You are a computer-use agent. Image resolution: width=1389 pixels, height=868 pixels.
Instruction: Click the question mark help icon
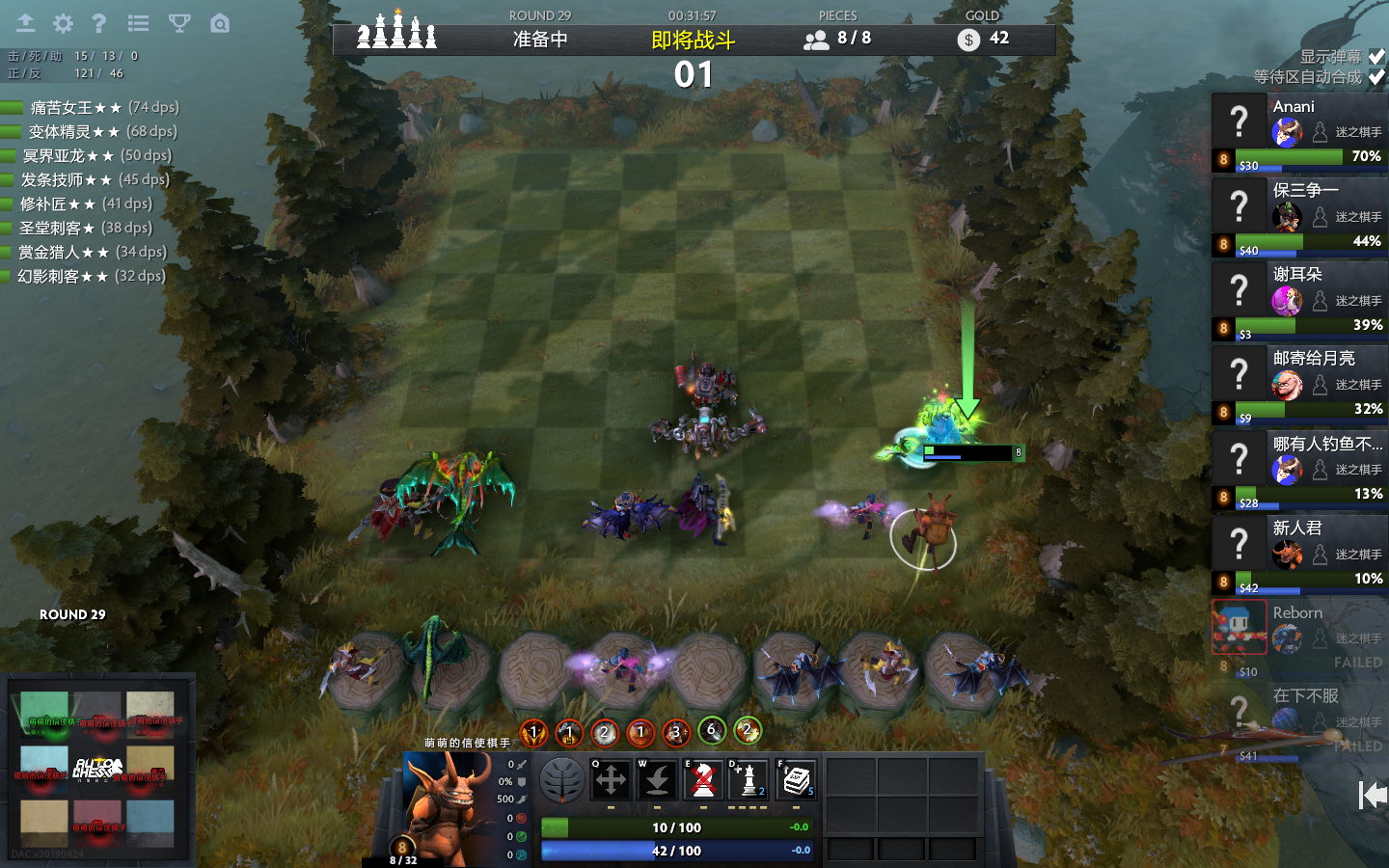pyautogui.click(x=98, y=23)
